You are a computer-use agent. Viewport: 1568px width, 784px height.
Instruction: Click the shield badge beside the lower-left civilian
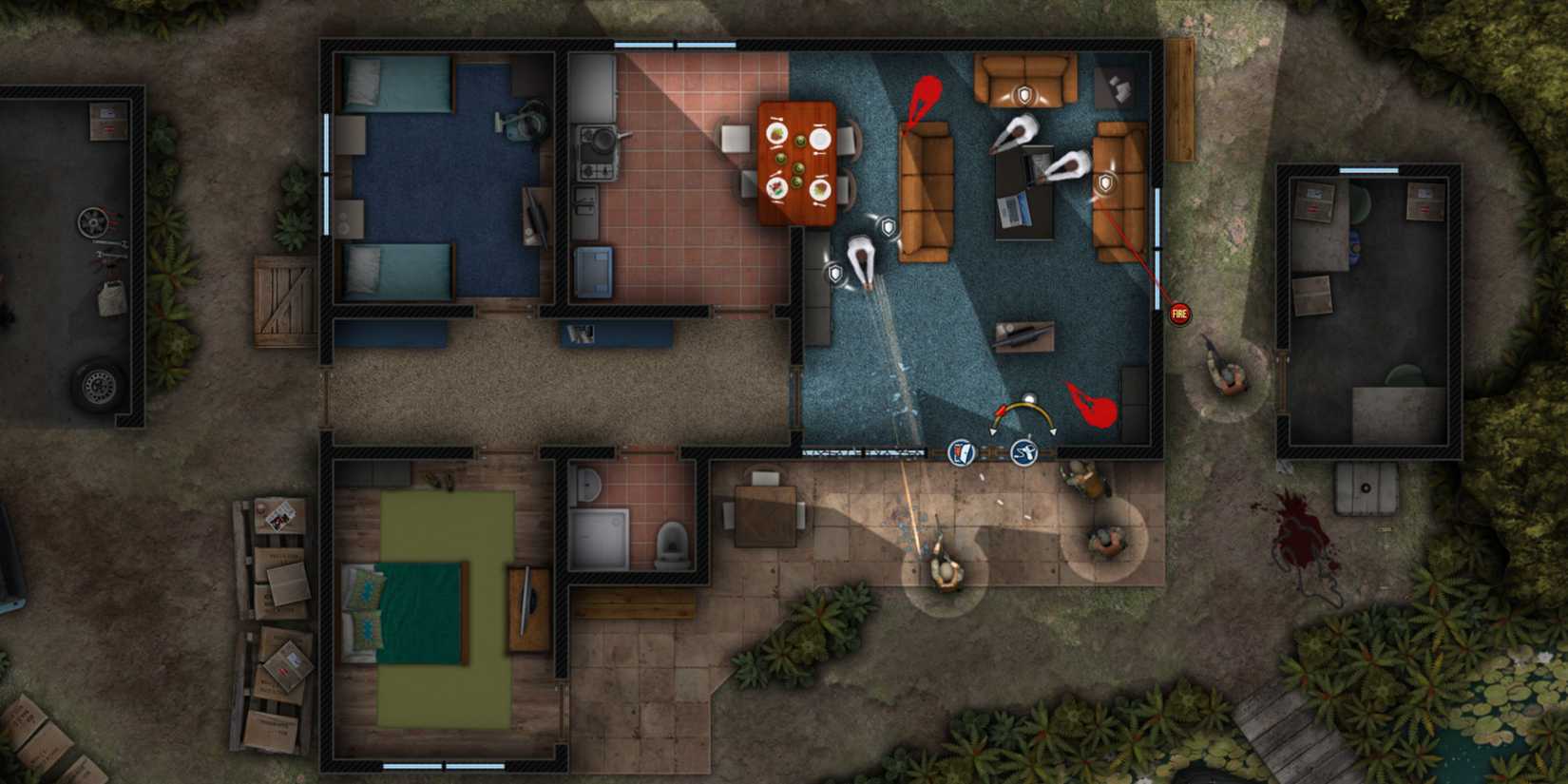pos(834,271)
